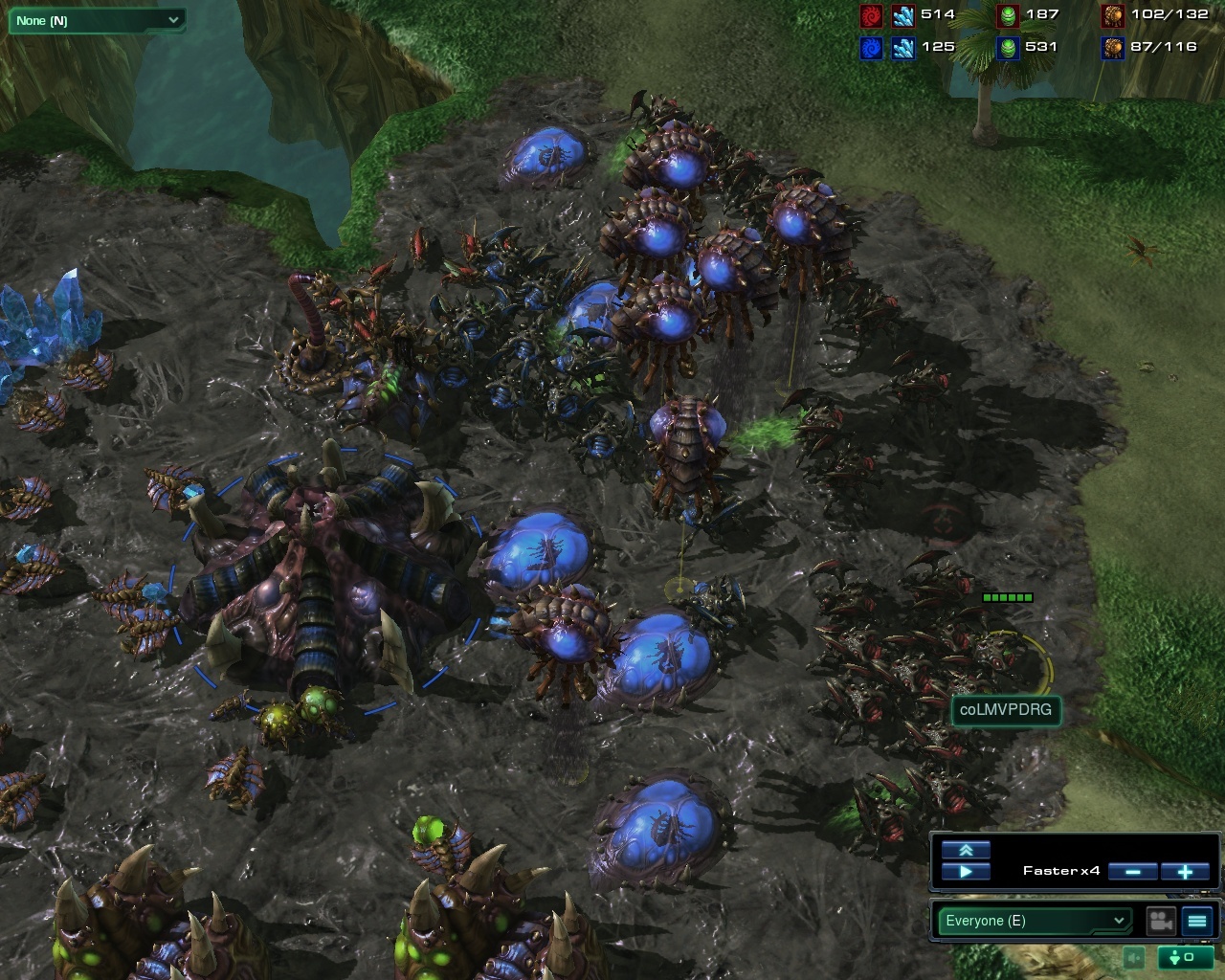Decrease replay speed with the minus button
The width and height of the screenshot is (1225, 980).
pyautogui.click(x=1133, y=871)
